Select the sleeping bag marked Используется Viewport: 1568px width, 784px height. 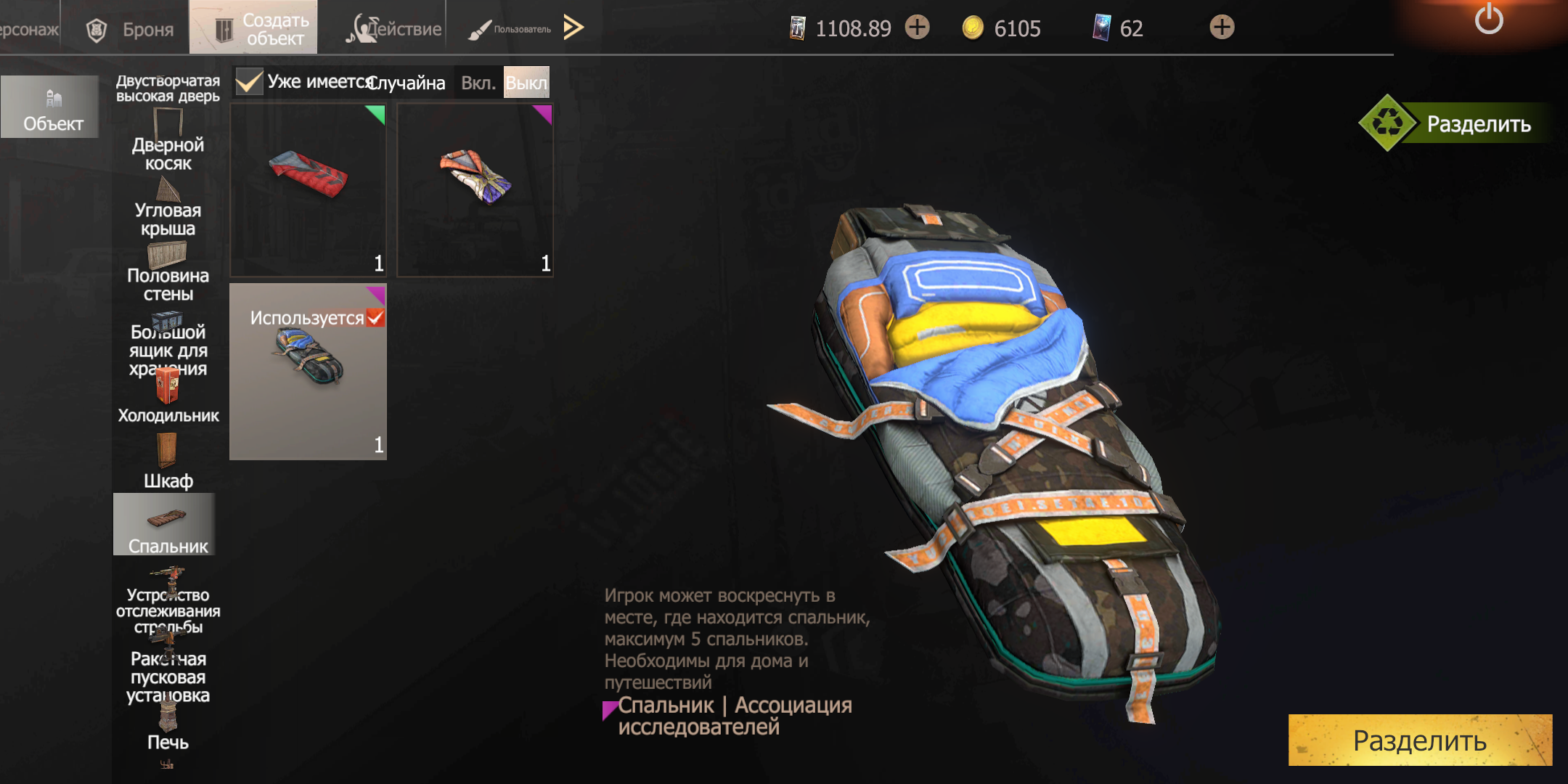pos(309,372)
